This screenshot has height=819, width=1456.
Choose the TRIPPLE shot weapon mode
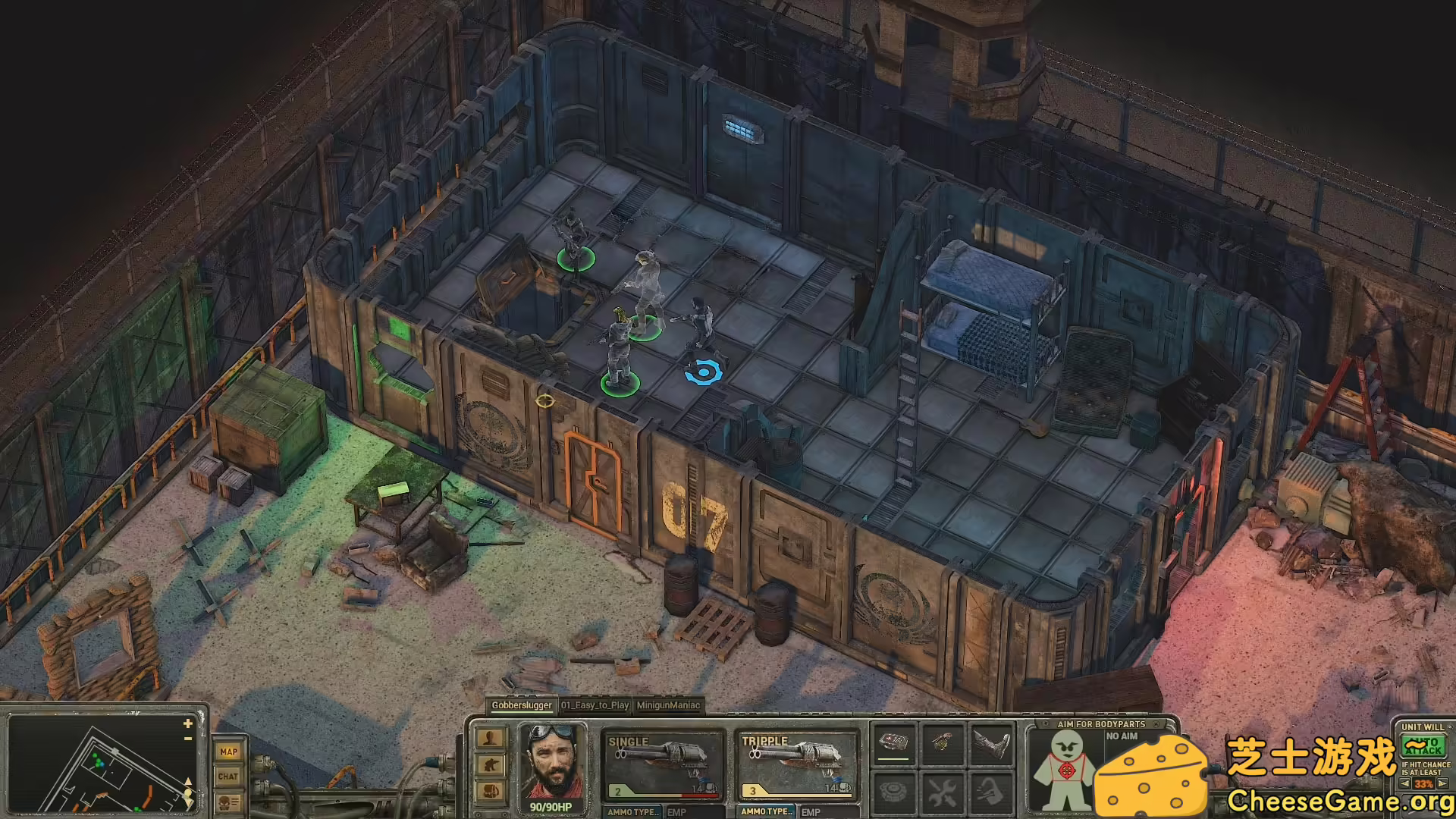(x=796, y=764)
